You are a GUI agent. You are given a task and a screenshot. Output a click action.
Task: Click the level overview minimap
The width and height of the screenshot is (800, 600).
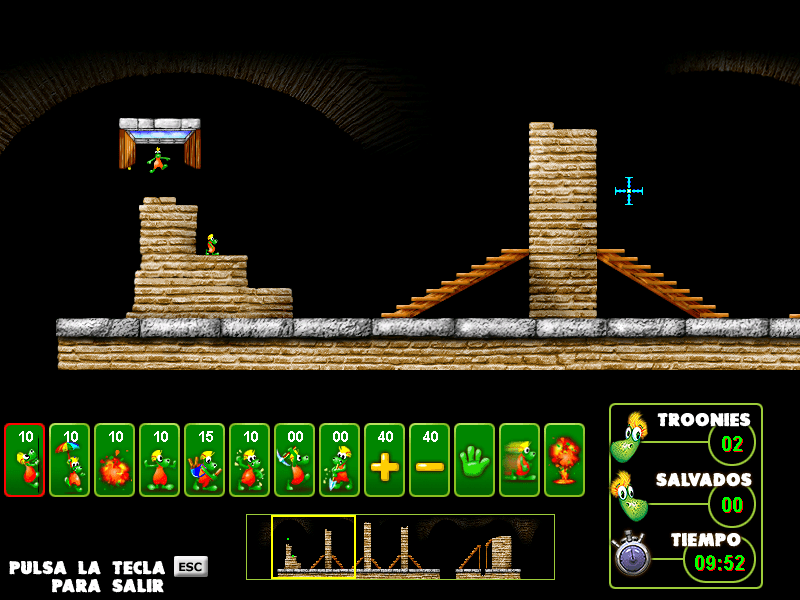(400, 547)
